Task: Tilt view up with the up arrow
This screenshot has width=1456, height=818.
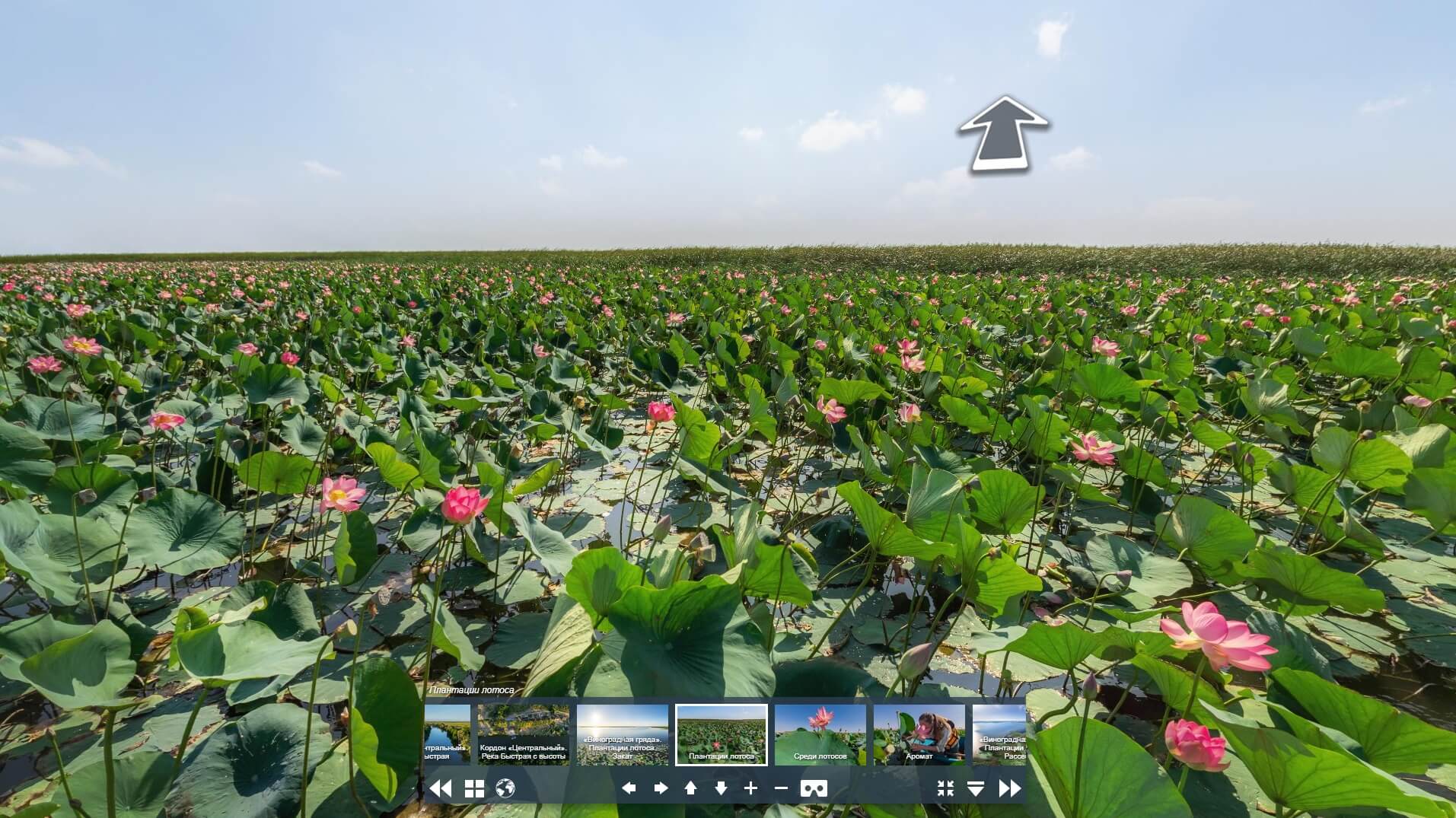Action: click(x=690, y=789)
